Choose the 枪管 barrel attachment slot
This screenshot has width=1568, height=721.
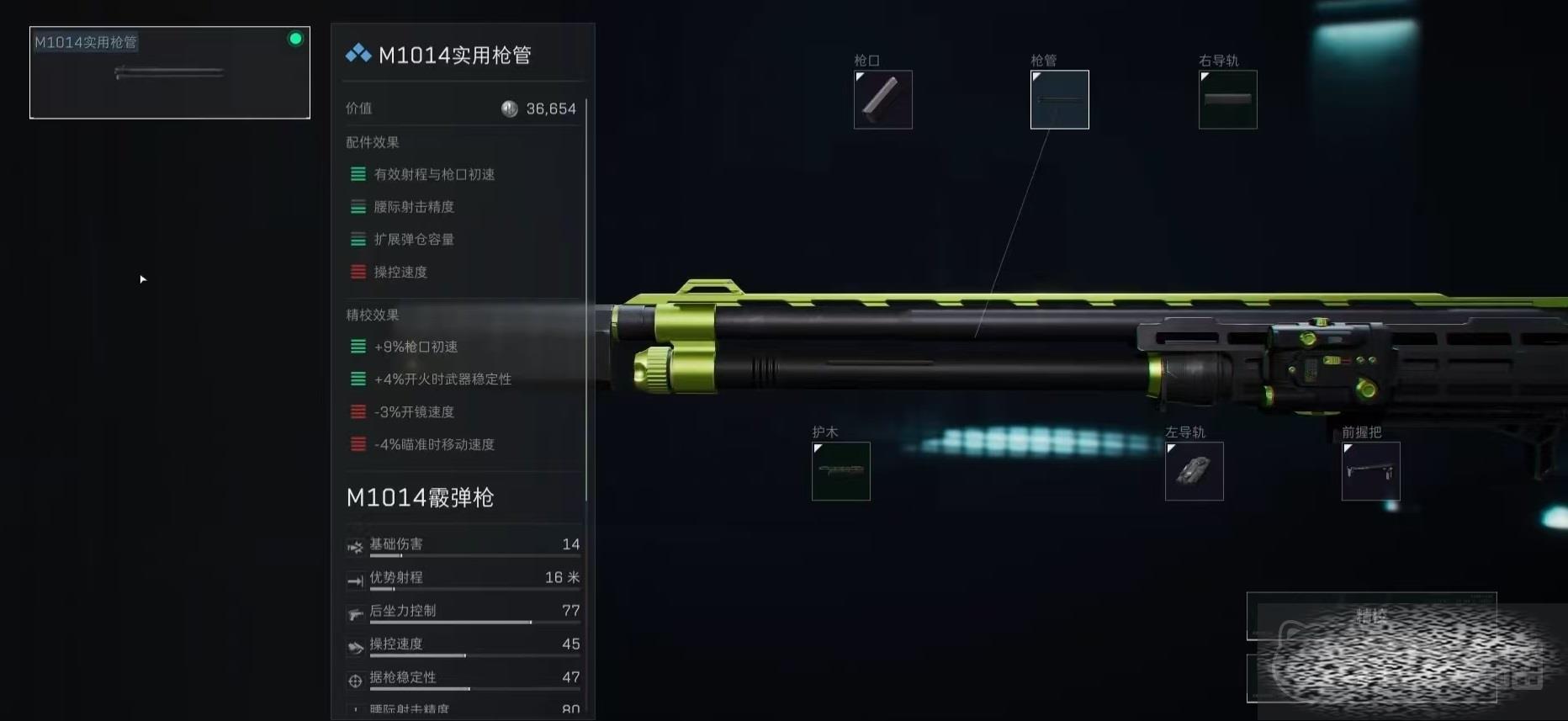coord(1059,99)
